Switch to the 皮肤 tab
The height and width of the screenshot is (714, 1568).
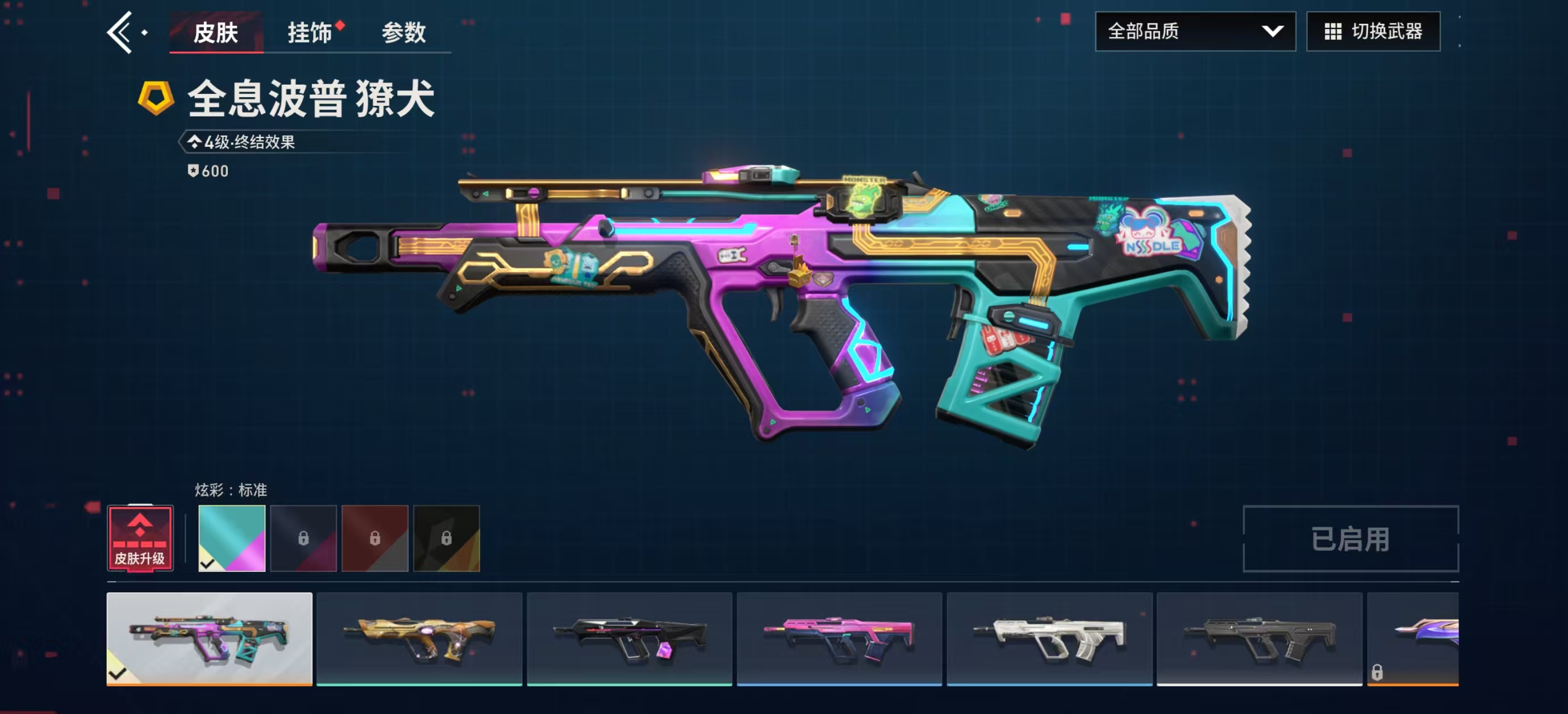tap(215, 33)
